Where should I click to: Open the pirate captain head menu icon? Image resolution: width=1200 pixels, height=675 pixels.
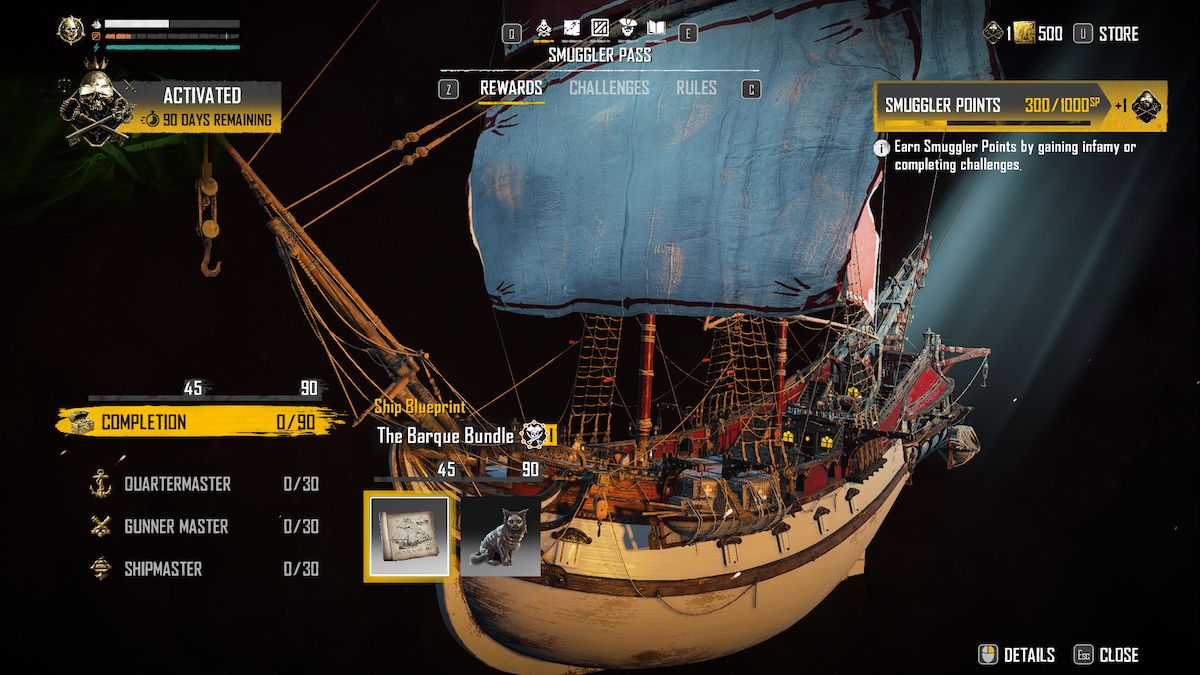628,28
